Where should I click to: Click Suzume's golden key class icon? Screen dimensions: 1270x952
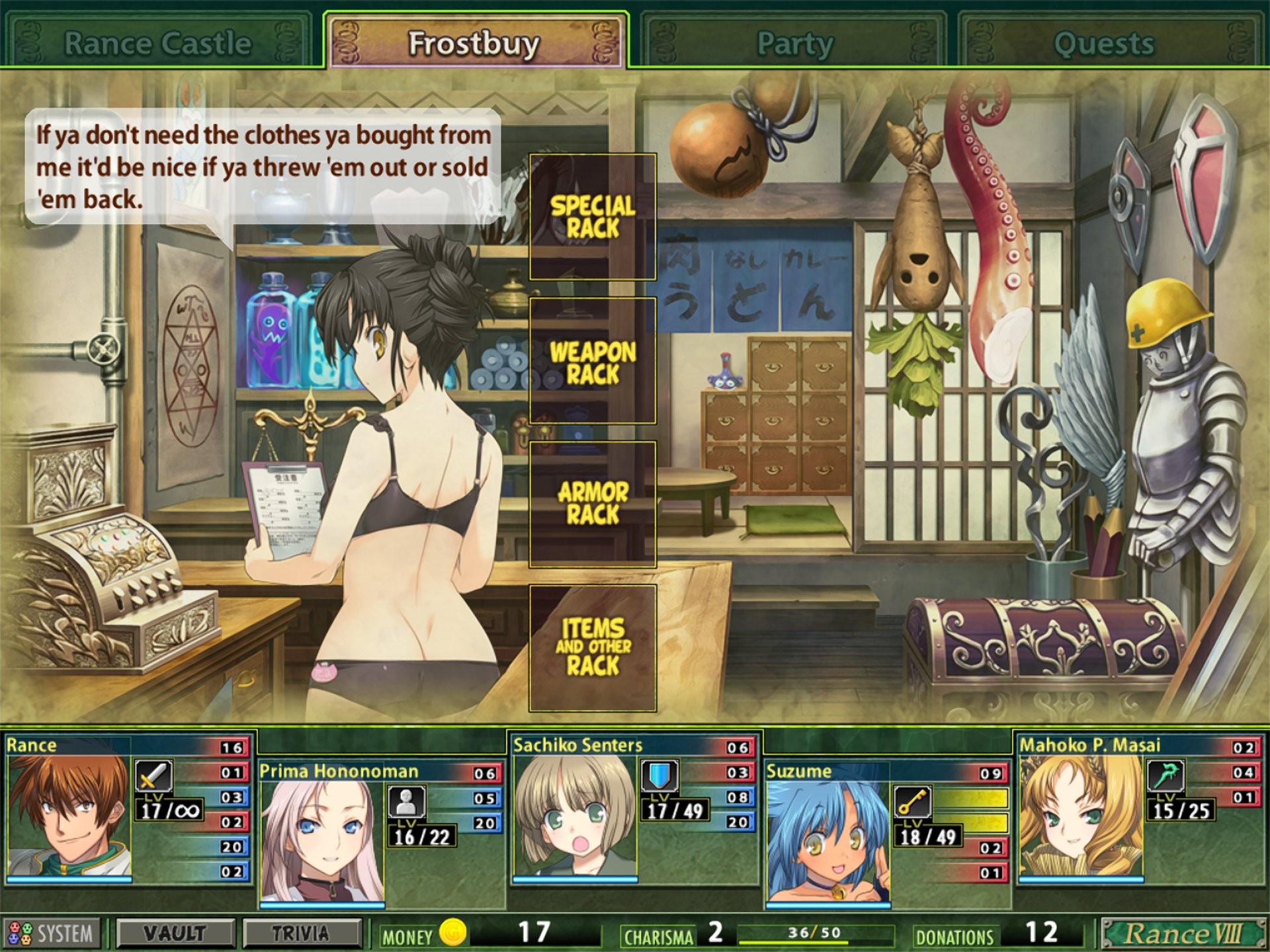[912, 802]
